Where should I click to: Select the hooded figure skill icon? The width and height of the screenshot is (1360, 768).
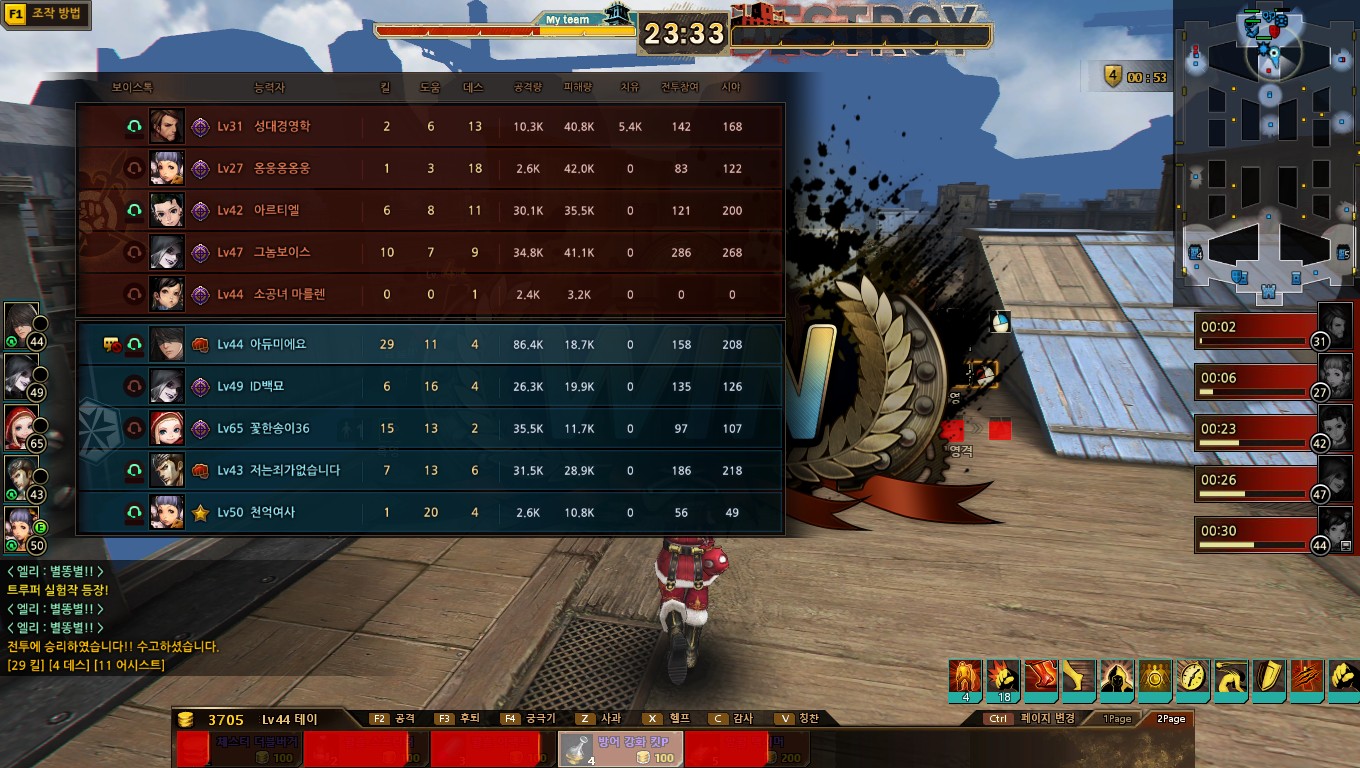[x=1117, y=677]
